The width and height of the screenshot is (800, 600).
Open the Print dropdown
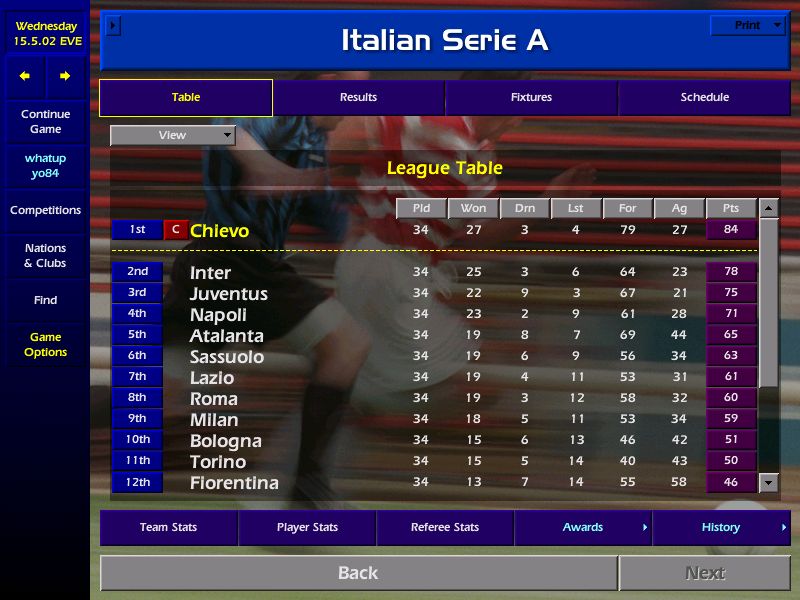[x=747, y=25]
